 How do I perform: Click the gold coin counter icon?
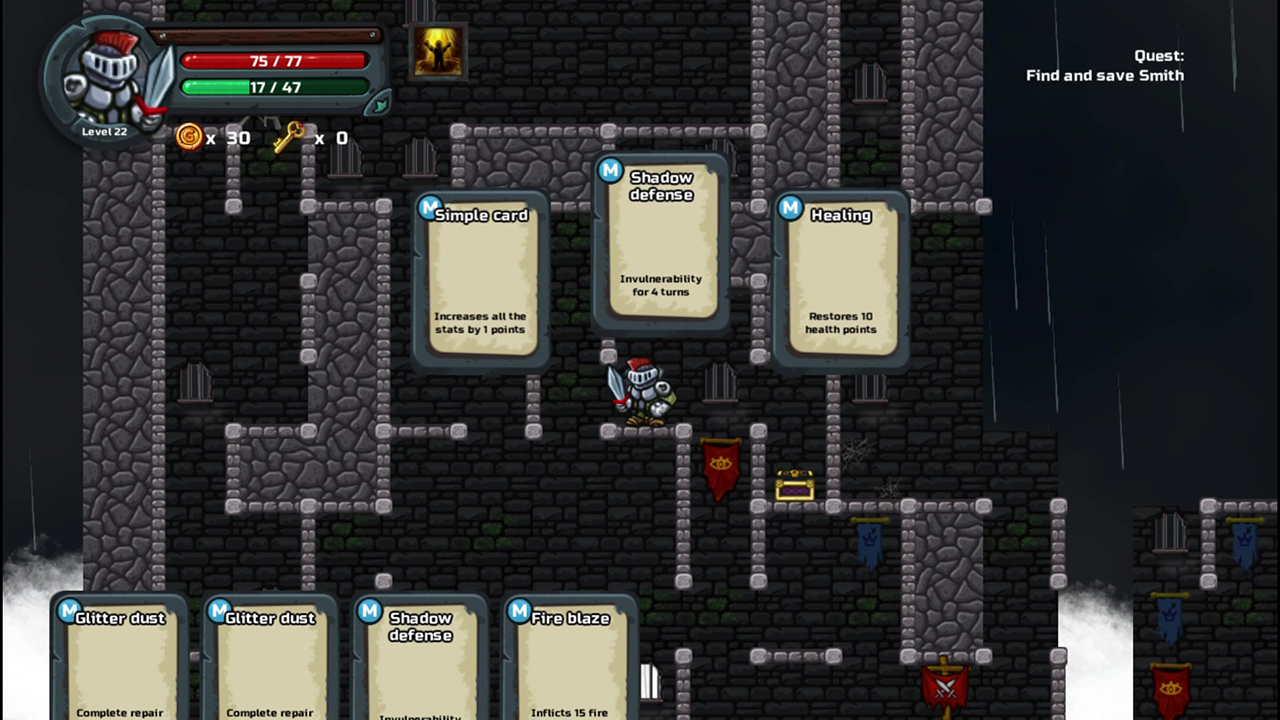coord(189,138)
